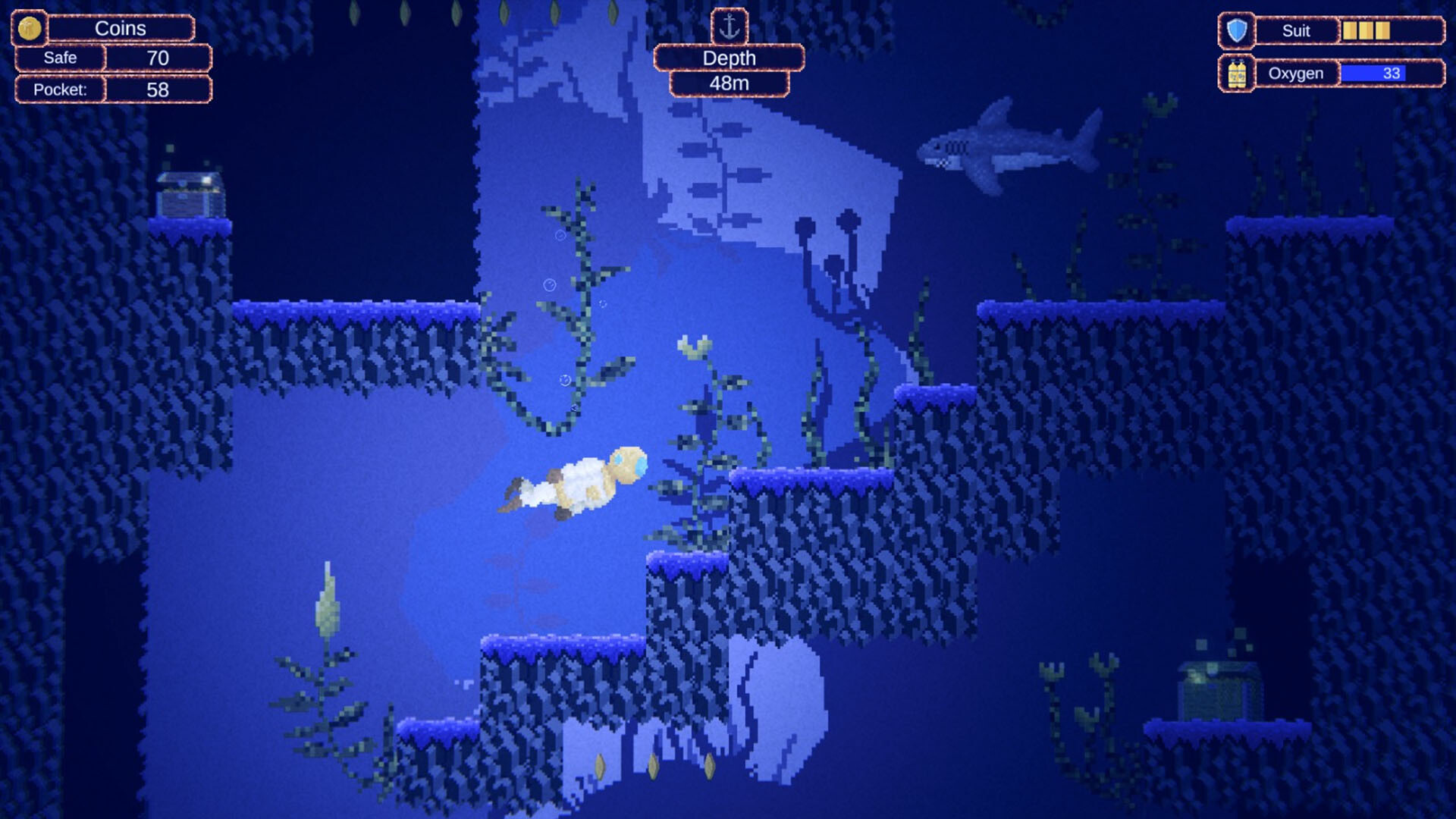Select the Depth 48m label
This screenshot has width=1456, height=819.
point(729,83)
